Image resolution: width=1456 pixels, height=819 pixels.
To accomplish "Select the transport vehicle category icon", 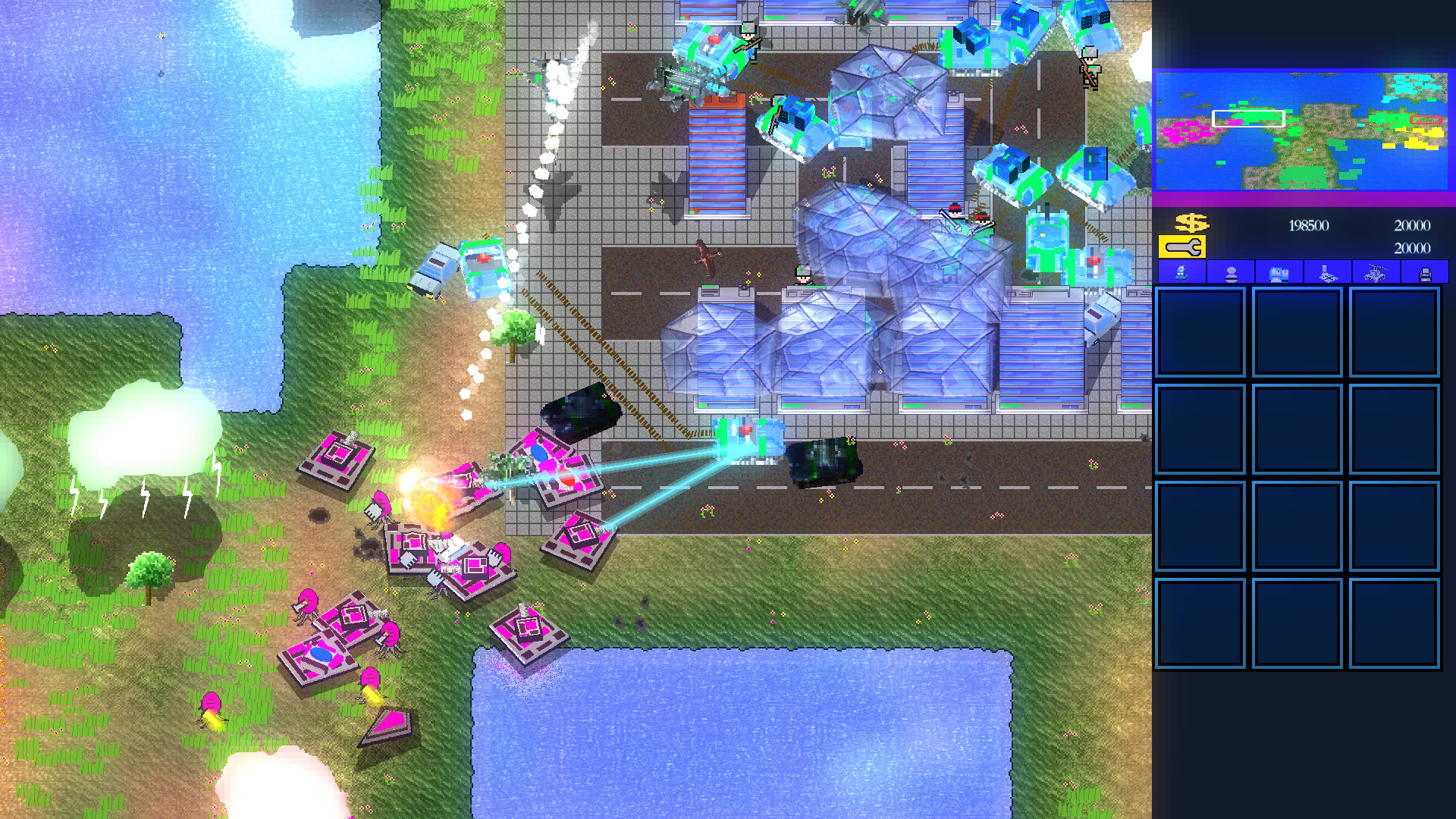I will click(x=1425, y=275).
